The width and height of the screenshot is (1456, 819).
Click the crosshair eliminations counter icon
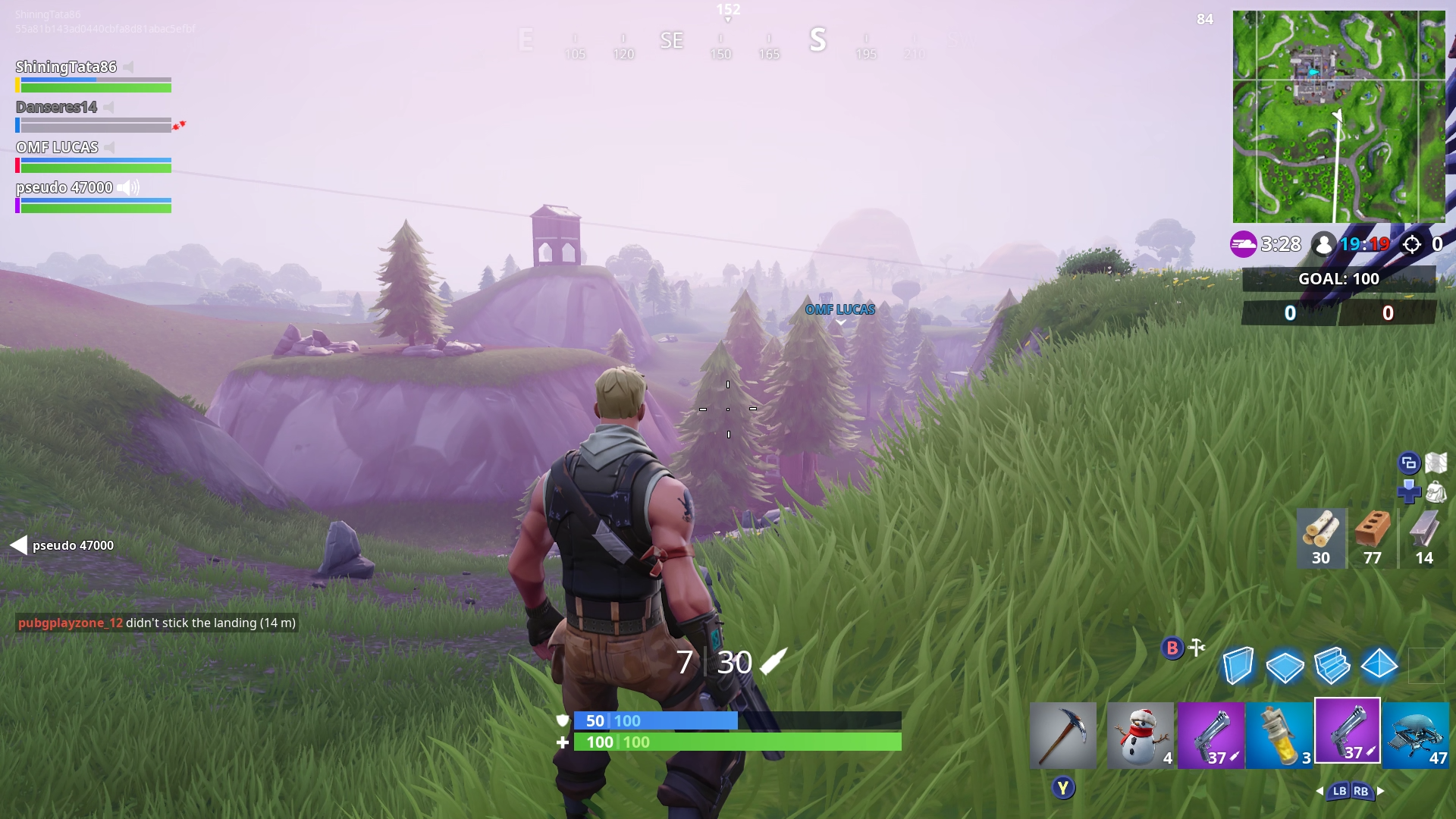pos(1412,244)
